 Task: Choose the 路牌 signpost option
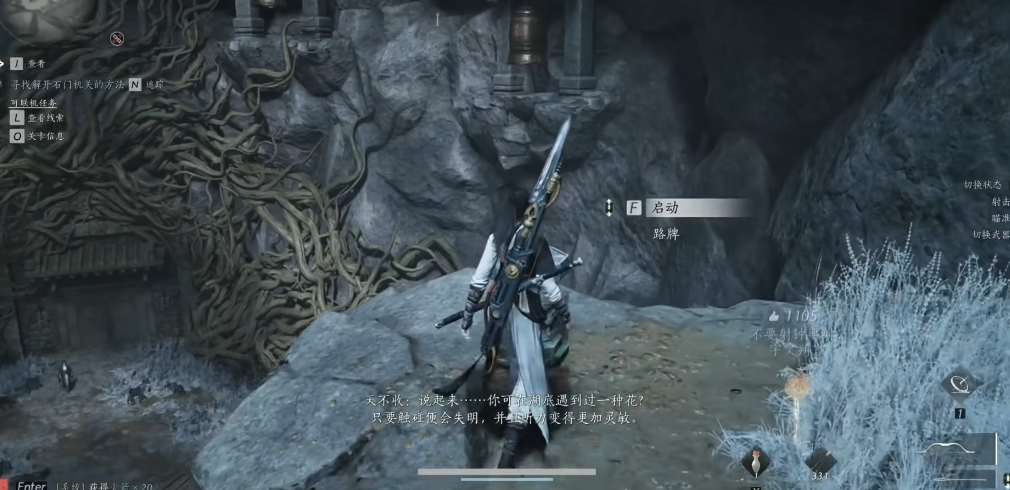click(665, 233)
